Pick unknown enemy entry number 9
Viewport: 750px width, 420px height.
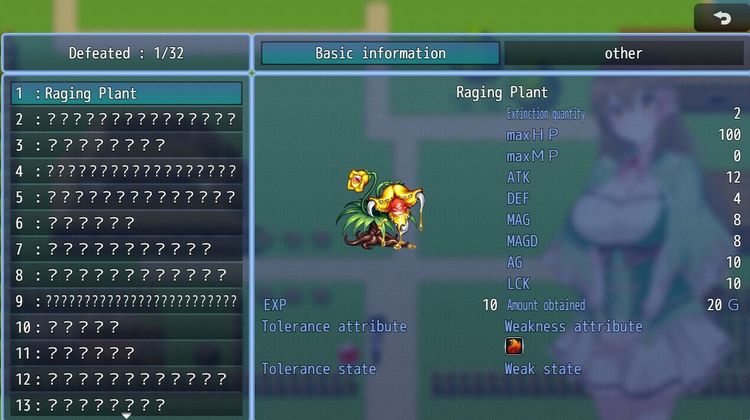(x=126, y=301)
